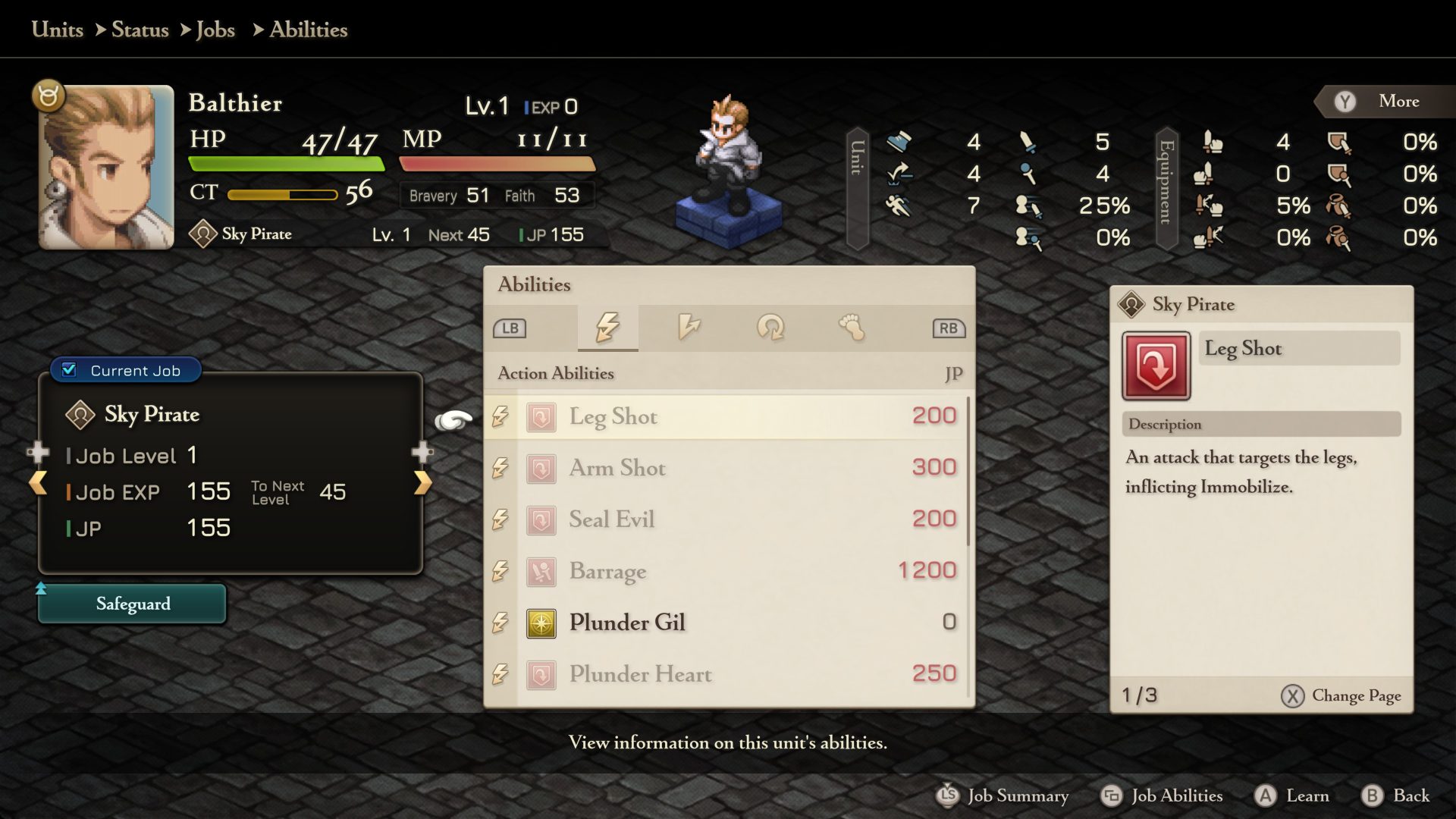Select the Action Abilities lightning tab icon
This screenshot has width=1456, height=819.
[x=607, y=328]
